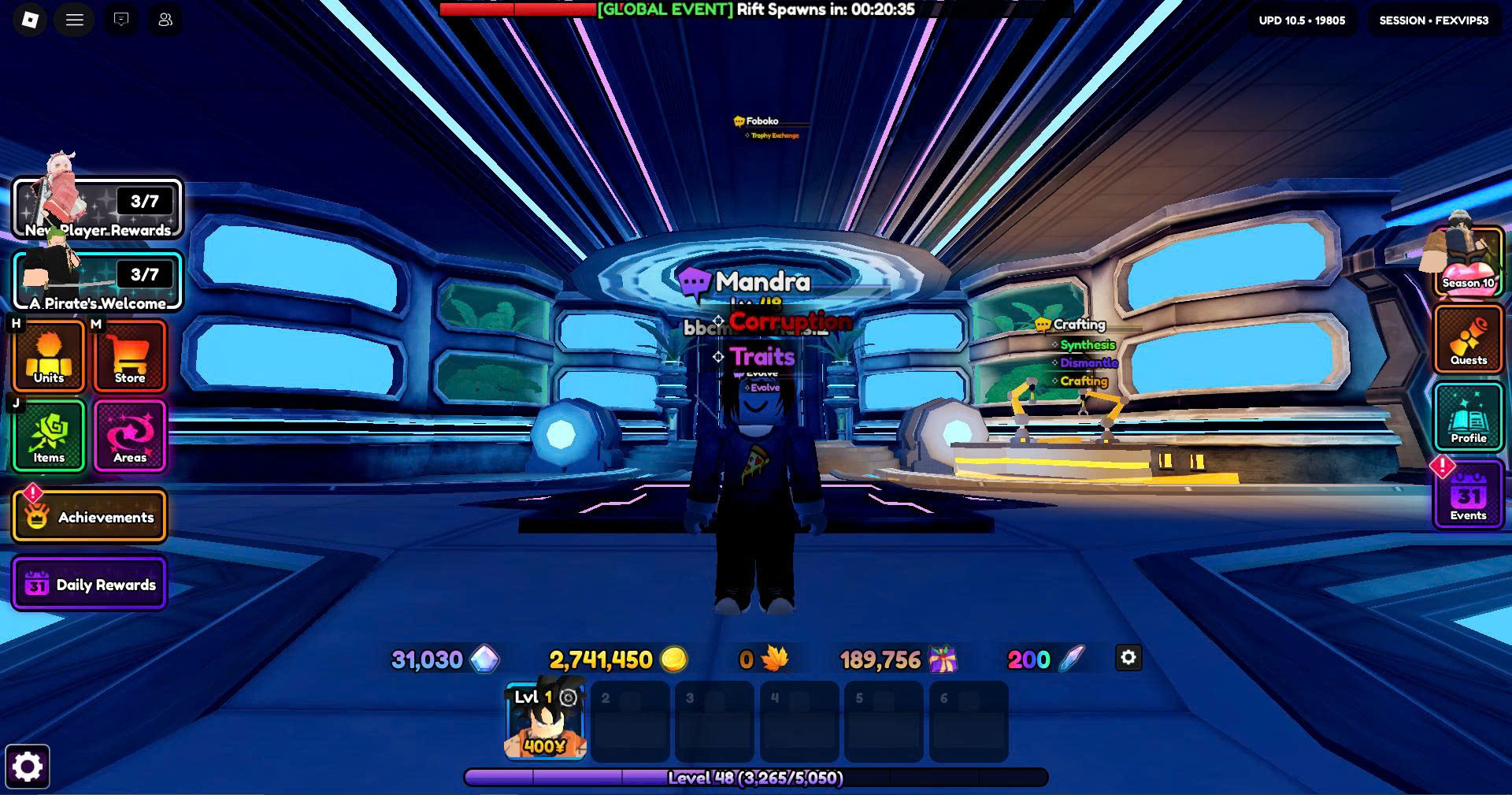Show the player list icon
1512x795 pixels.
(165, 20)
